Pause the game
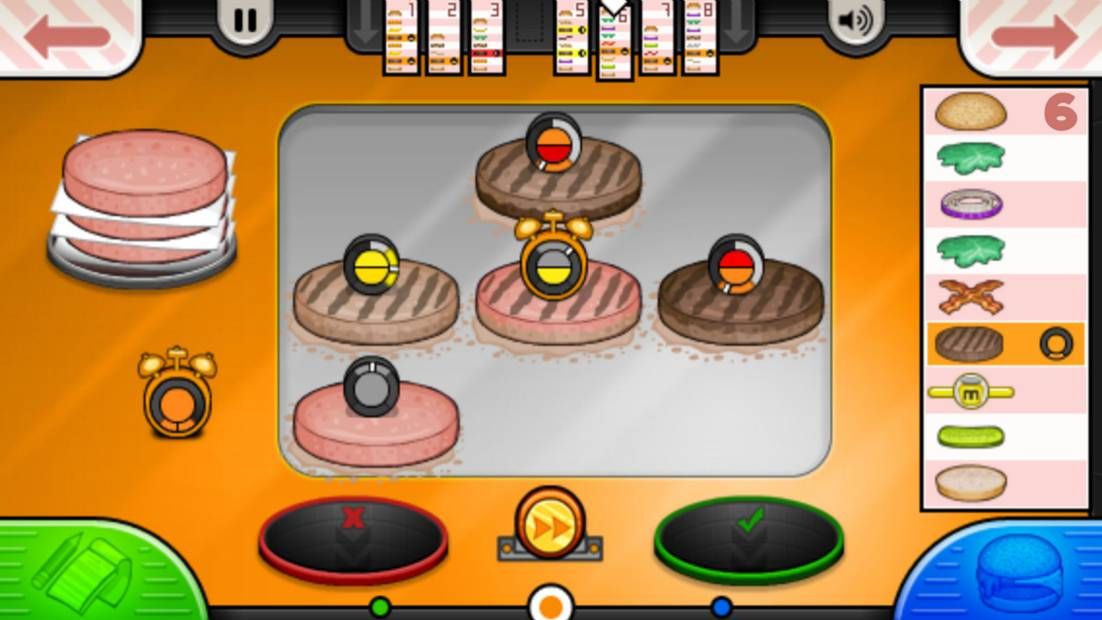This screenshot has width=1102, height=620. [x=244, y=21]
